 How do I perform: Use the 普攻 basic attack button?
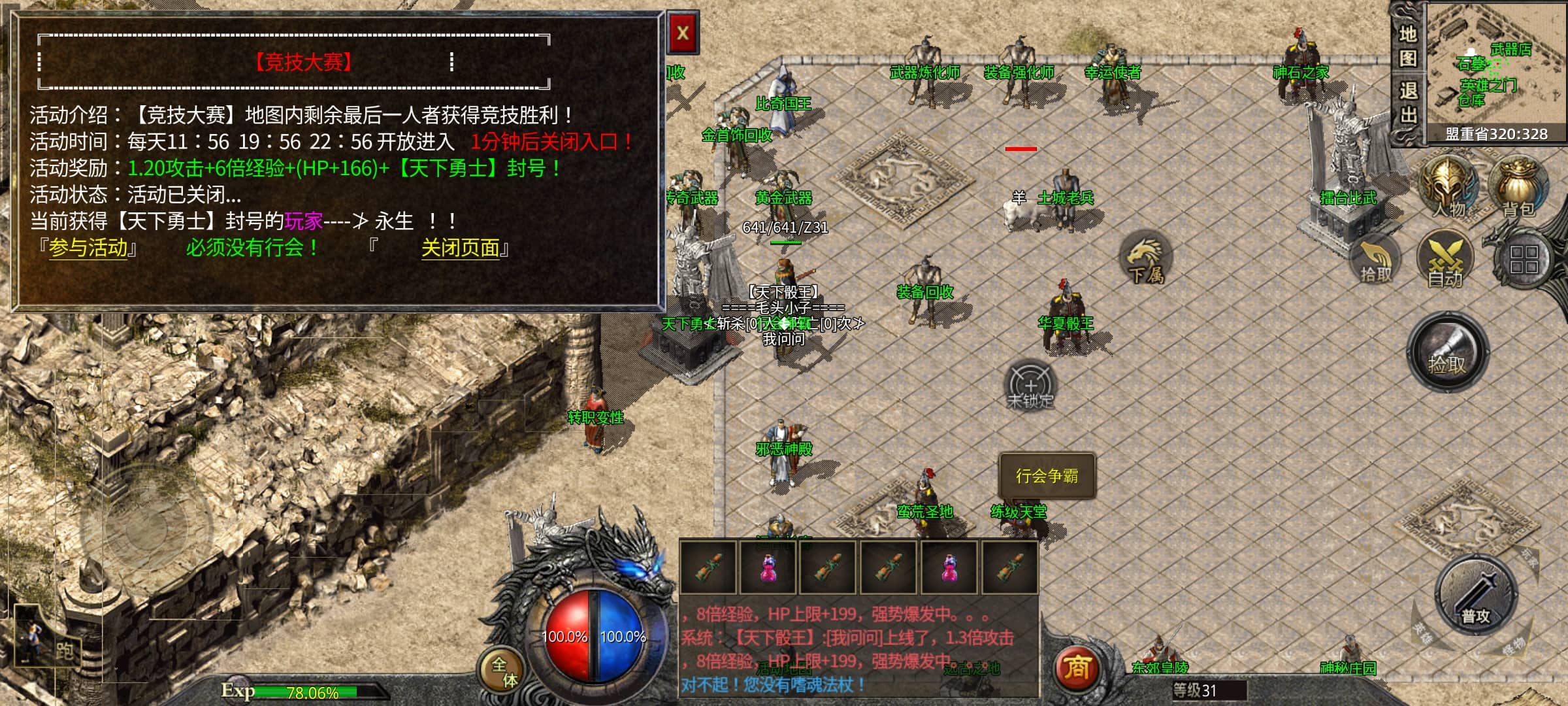tap(1475, 596)
